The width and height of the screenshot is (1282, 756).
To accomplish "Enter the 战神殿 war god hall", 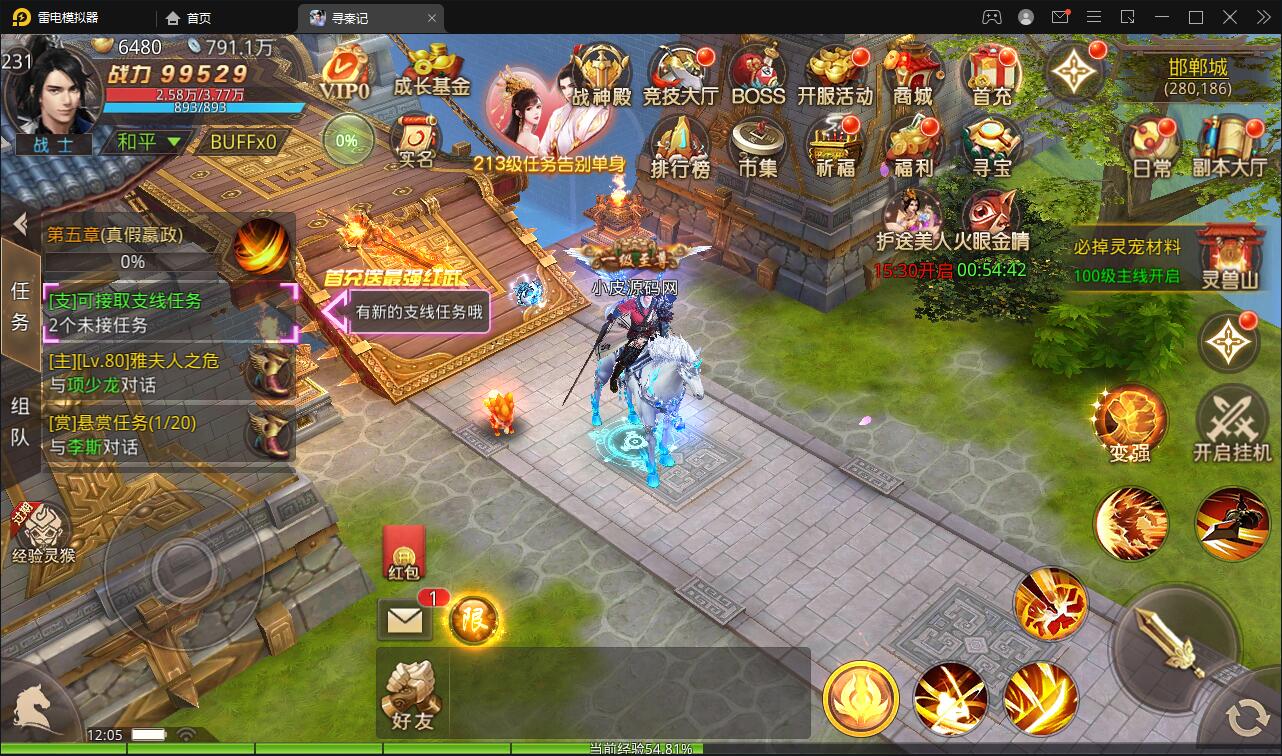I will (602, 74).
